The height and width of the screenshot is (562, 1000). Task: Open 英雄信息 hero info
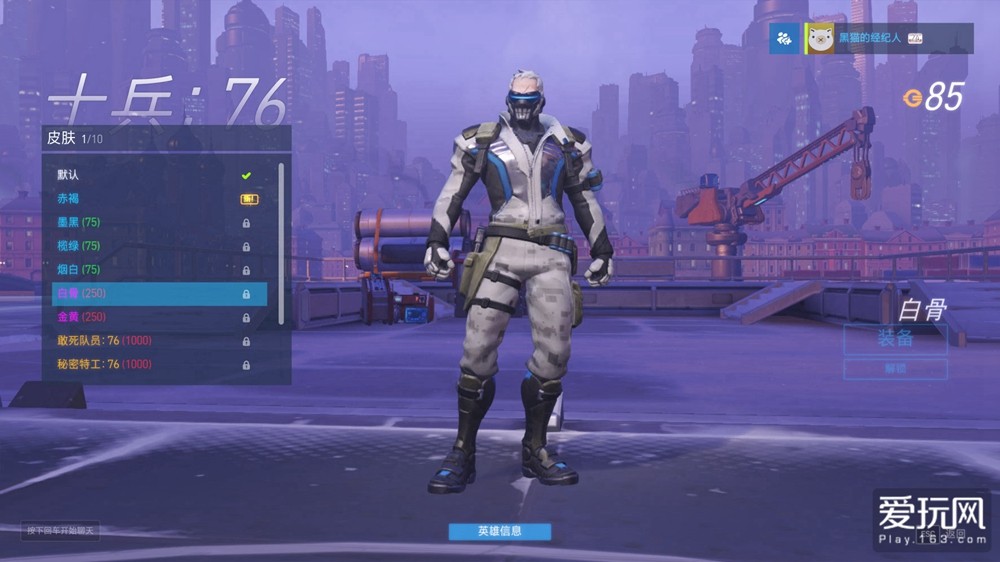(499, 531)
